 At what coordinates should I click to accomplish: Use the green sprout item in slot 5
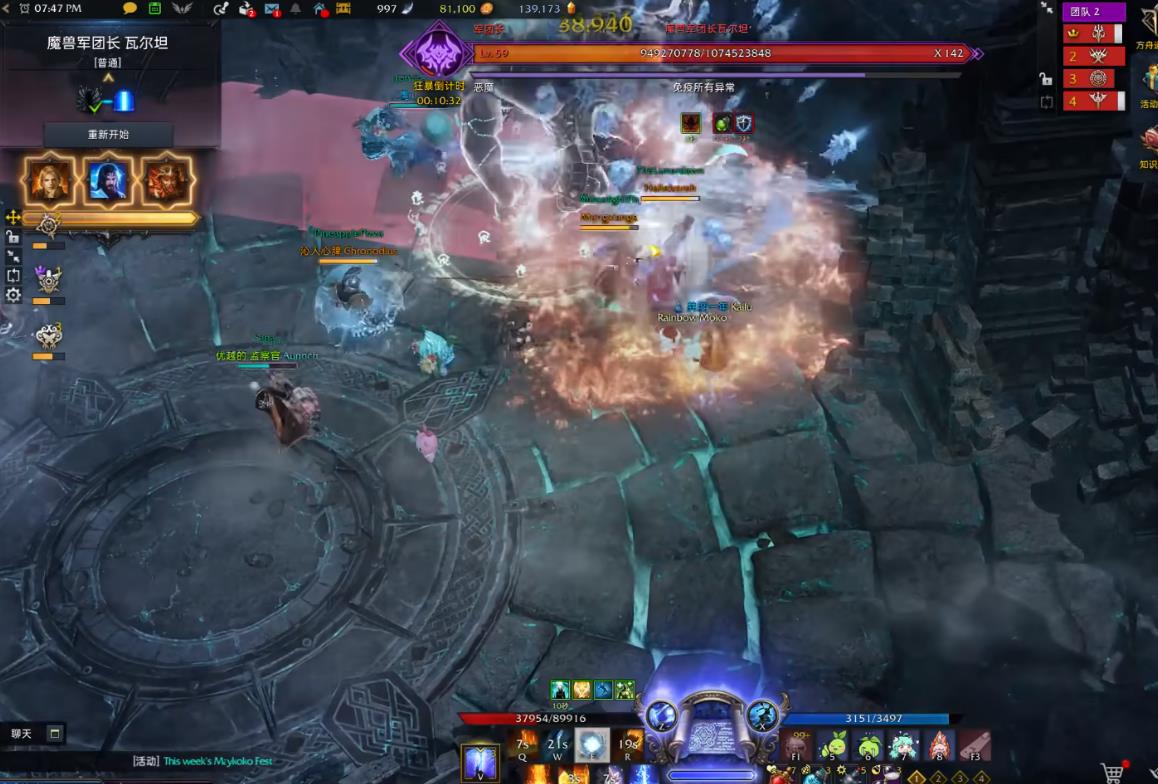(x=833, y=745)
